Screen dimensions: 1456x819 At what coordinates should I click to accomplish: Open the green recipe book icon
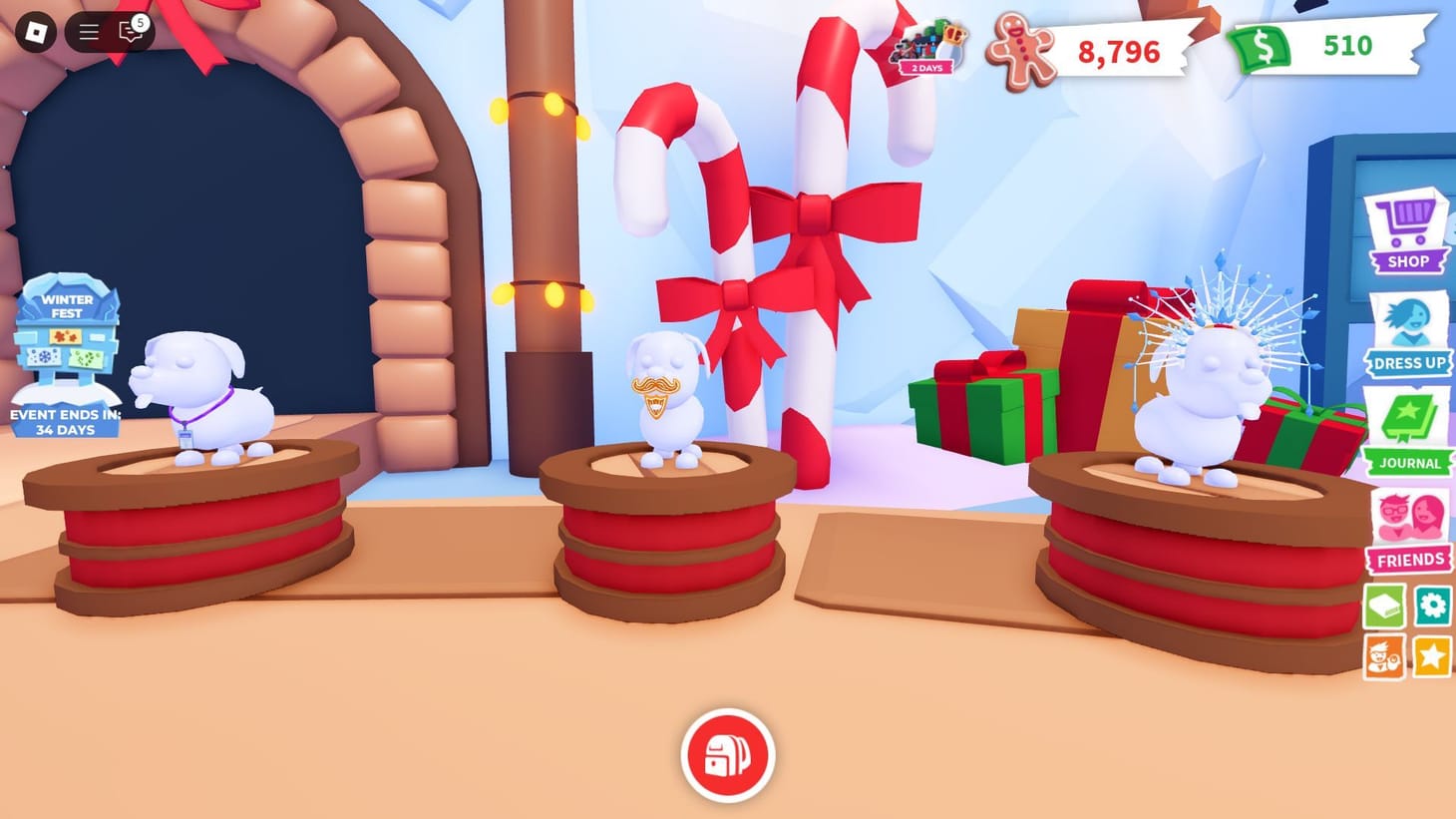1384,606
